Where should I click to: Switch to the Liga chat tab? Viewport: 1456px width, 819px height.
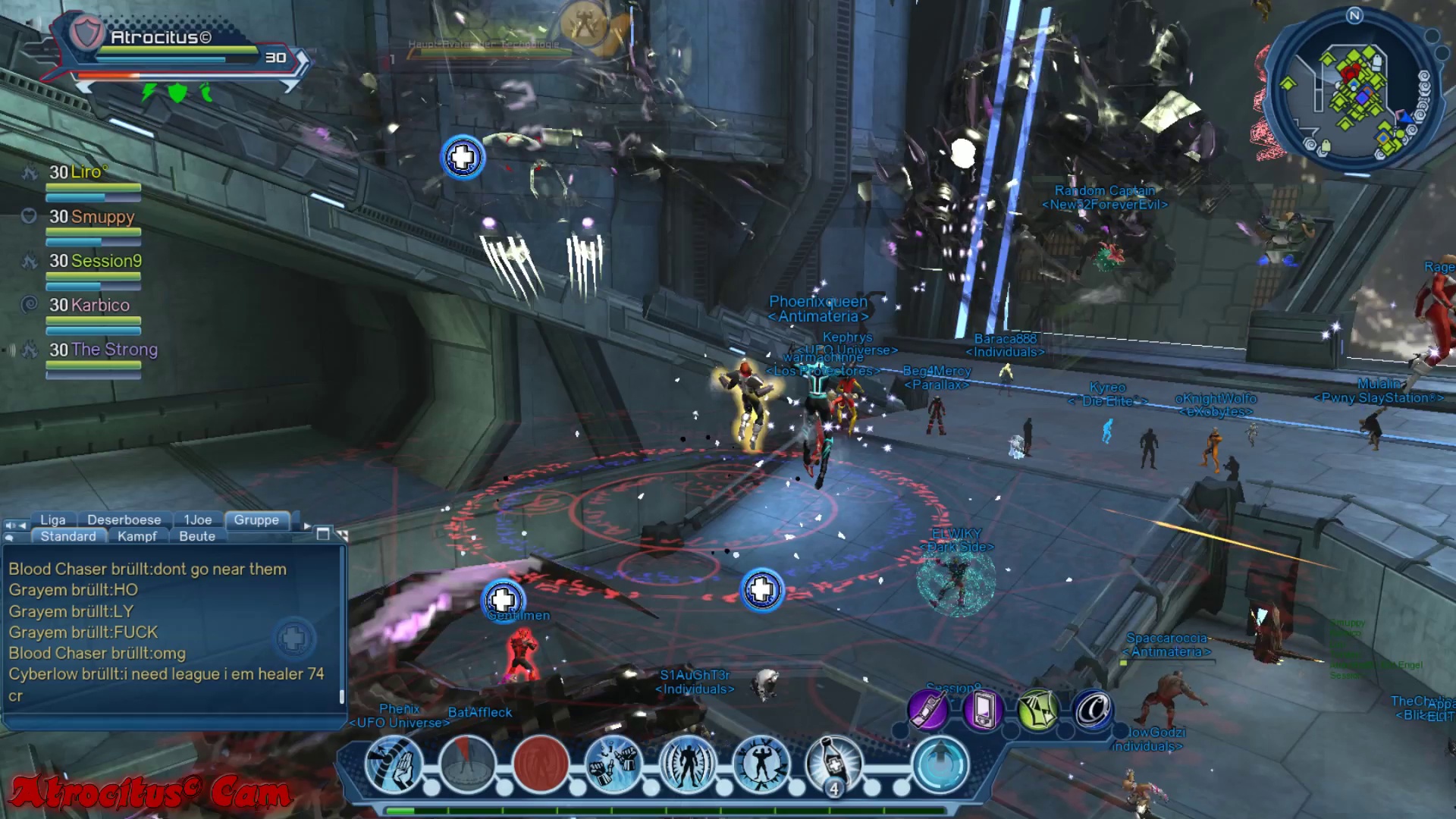53,520
